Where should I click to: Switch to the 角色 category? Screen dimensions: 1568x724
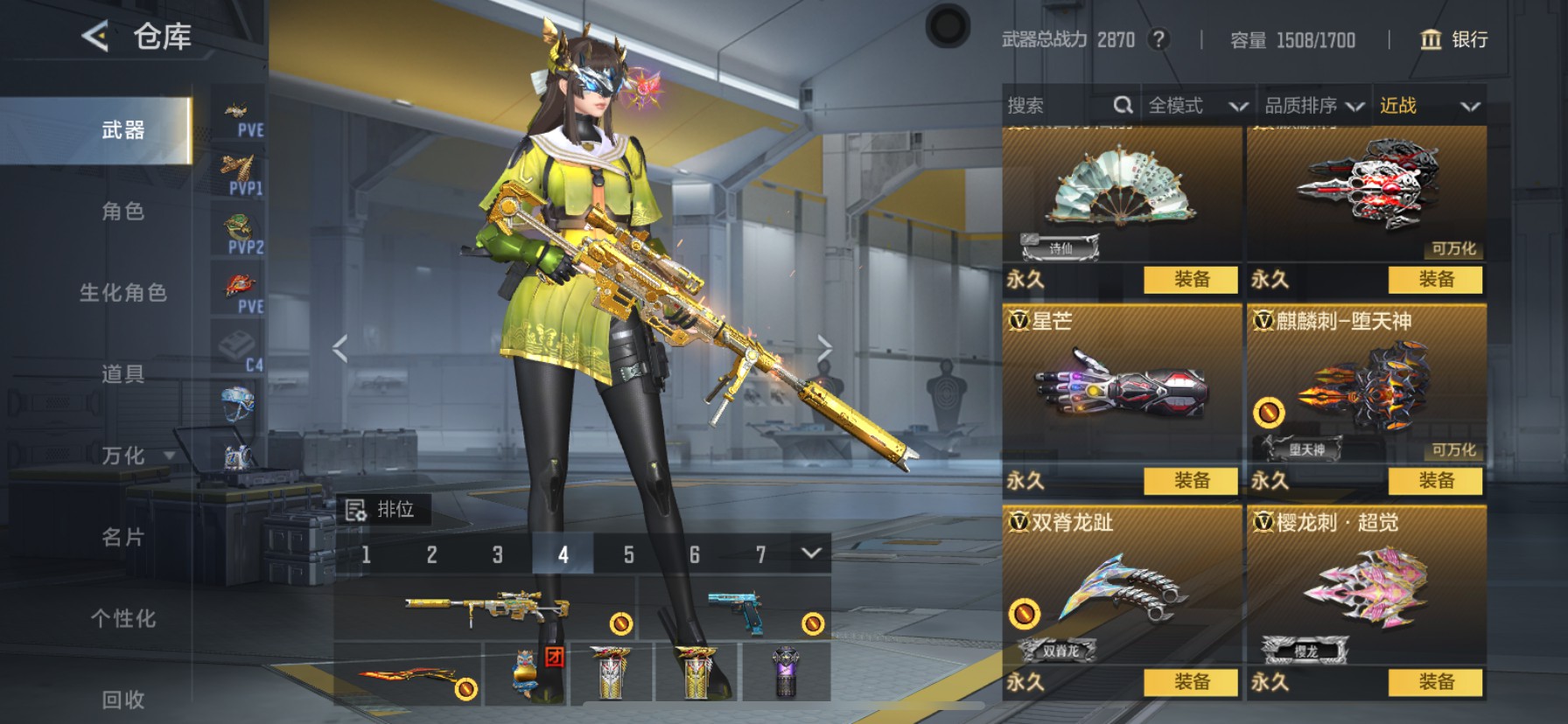pyautogui.click(x=122, y=212)
